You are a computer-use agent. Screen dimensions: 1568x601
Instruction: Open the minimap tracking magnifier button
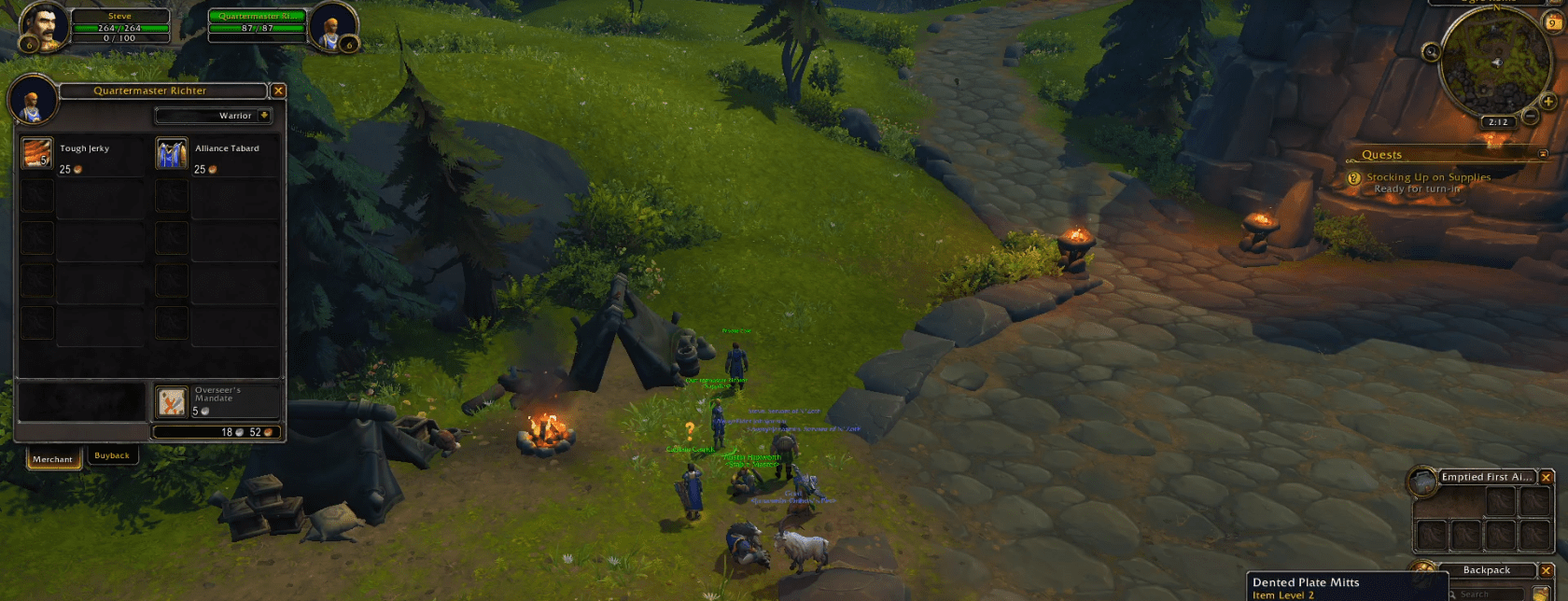point(1431,52)
